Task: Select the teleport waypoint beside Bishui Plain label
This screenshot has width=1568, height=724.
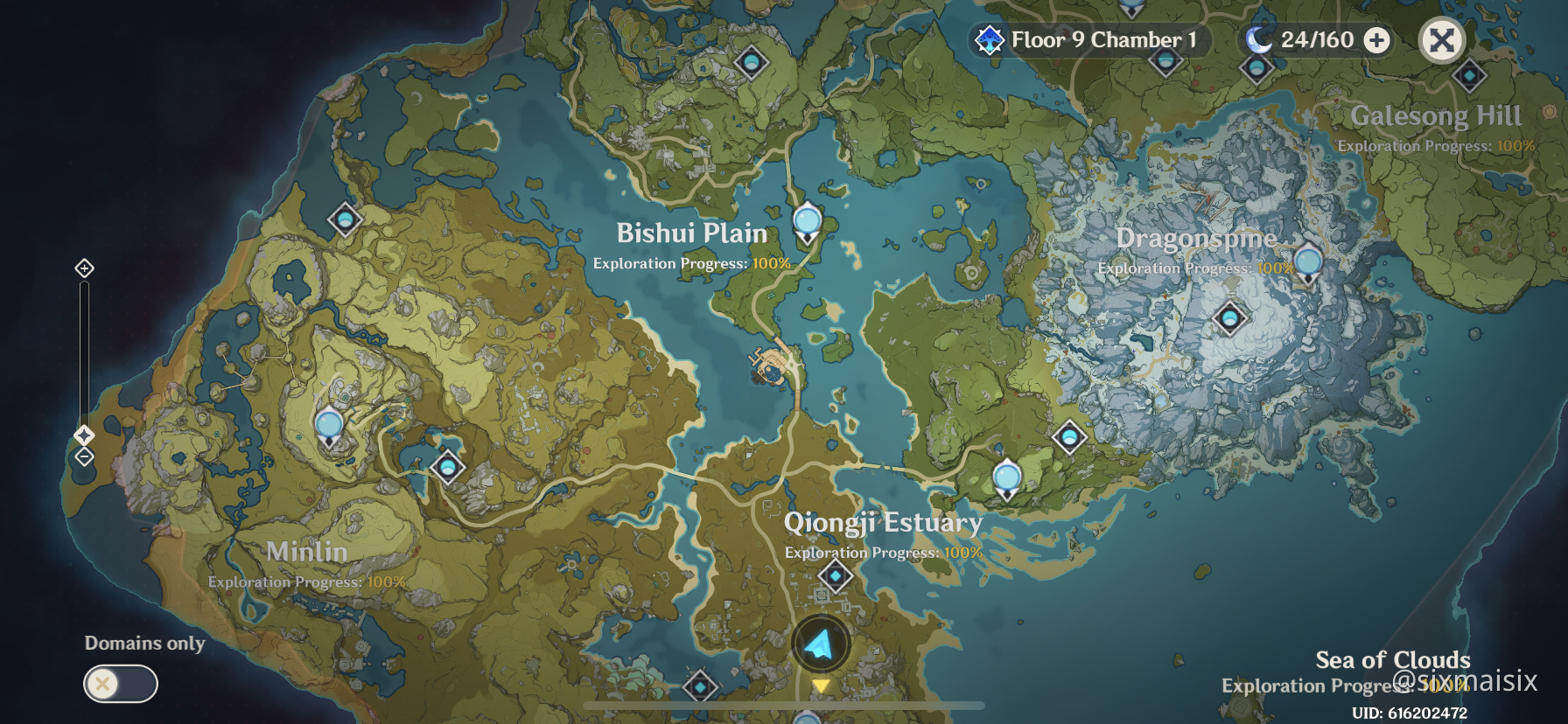Action: (x=807, y=221)
